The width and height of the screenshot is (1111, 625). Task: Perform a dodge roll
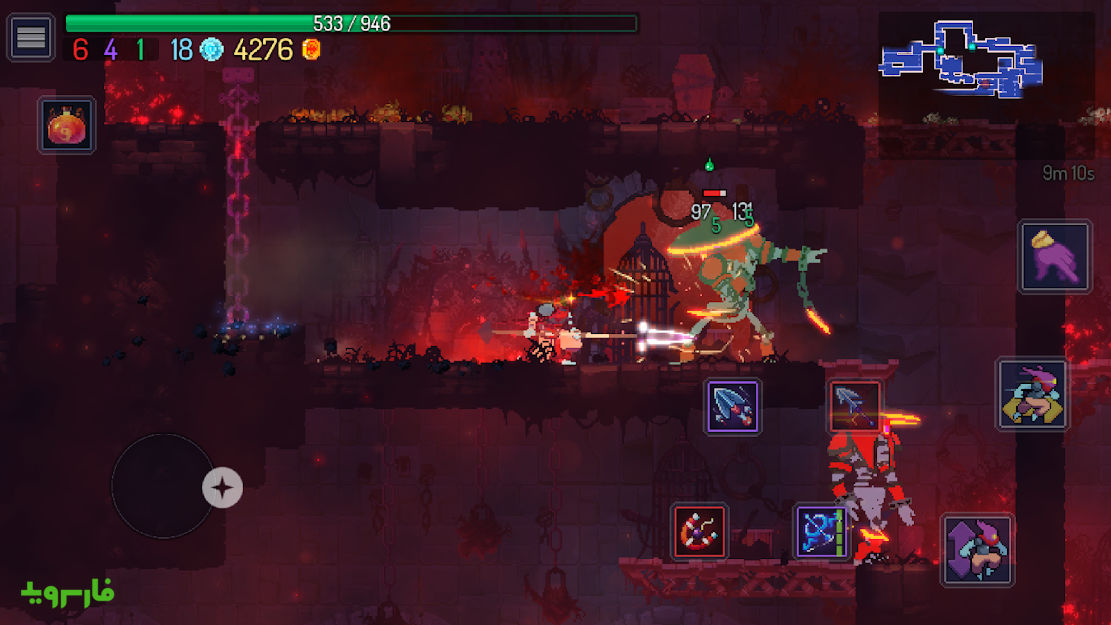click(x=1032, y=394)
